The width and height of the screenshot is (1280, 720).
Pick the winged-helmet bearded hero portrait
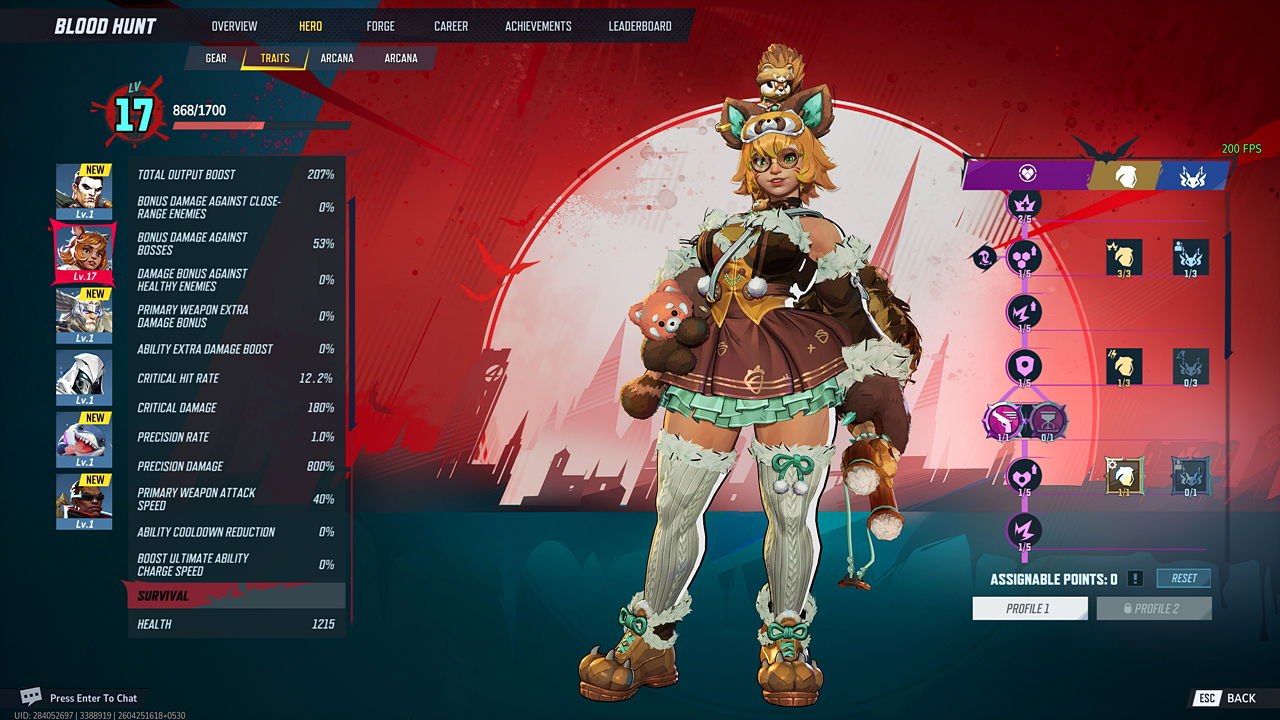tap(83, 315)
